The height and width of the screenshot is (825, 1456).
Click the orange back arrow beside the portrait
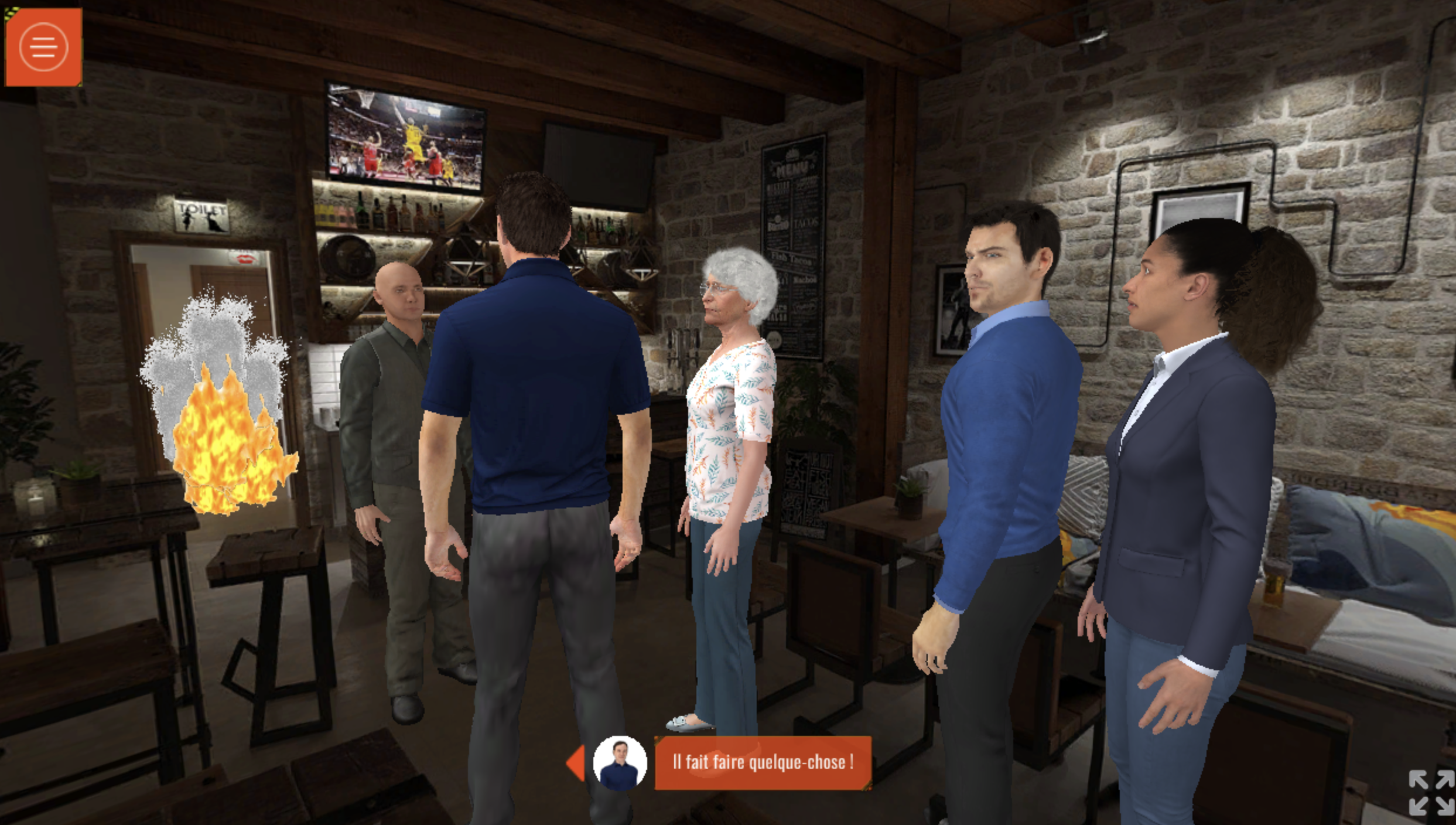point(576,763)
